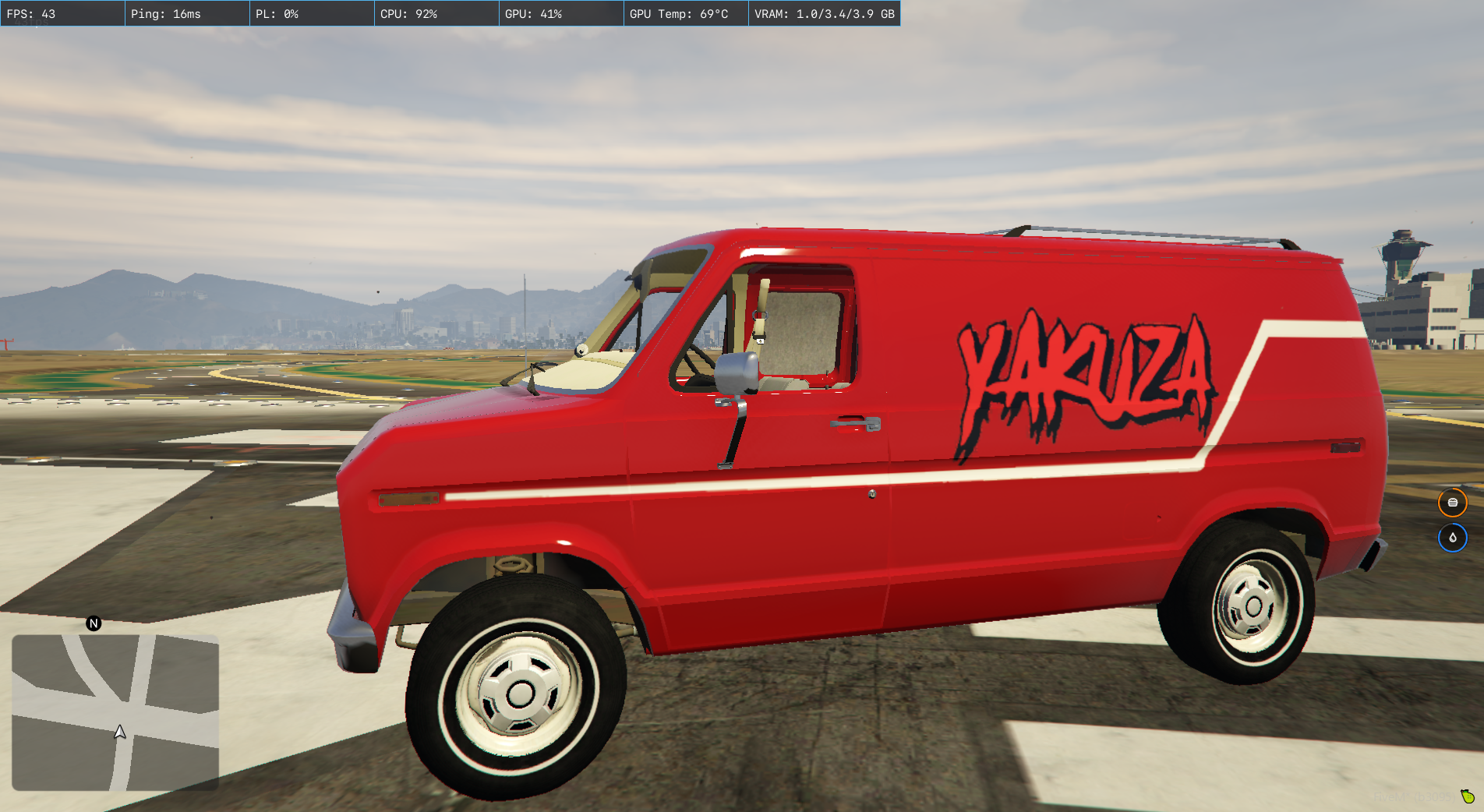Select the burger hunger status icon
The width and height of the screenshot is (1484, 812).
pyautogui.click(x=1452, y=503)
